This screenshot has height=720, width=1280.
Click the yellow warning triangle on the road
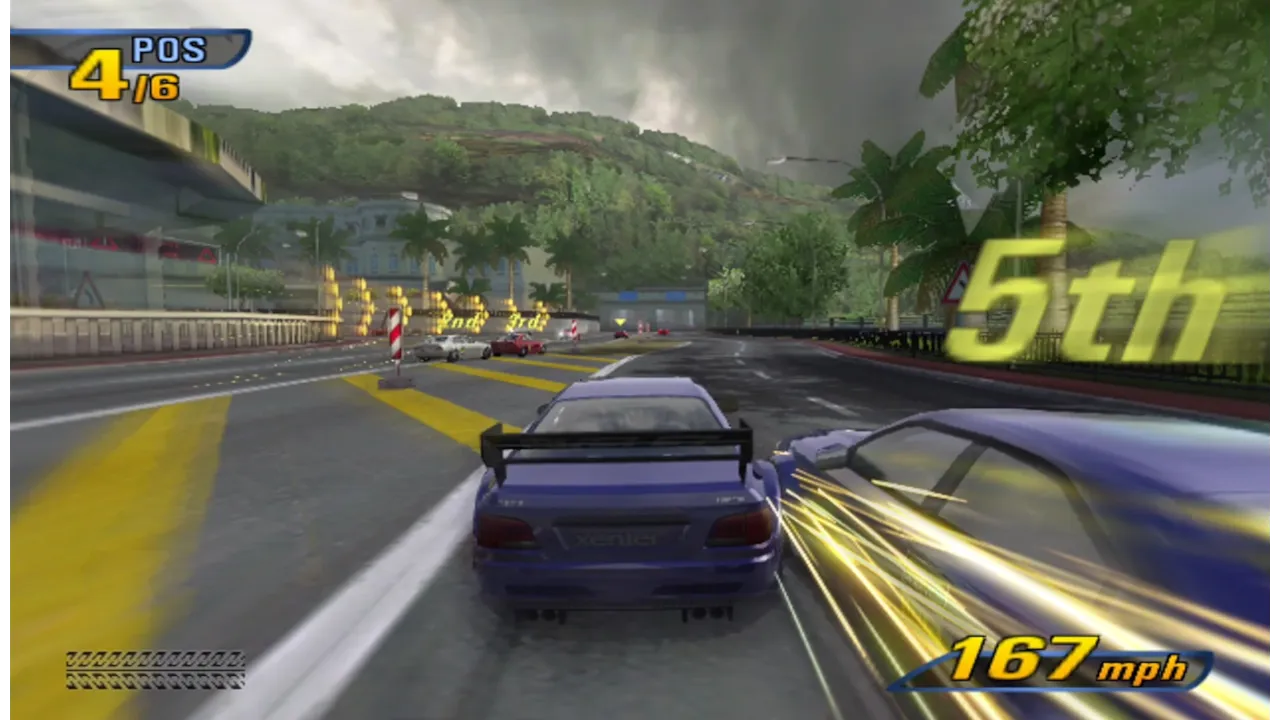[x=620, y=322]
